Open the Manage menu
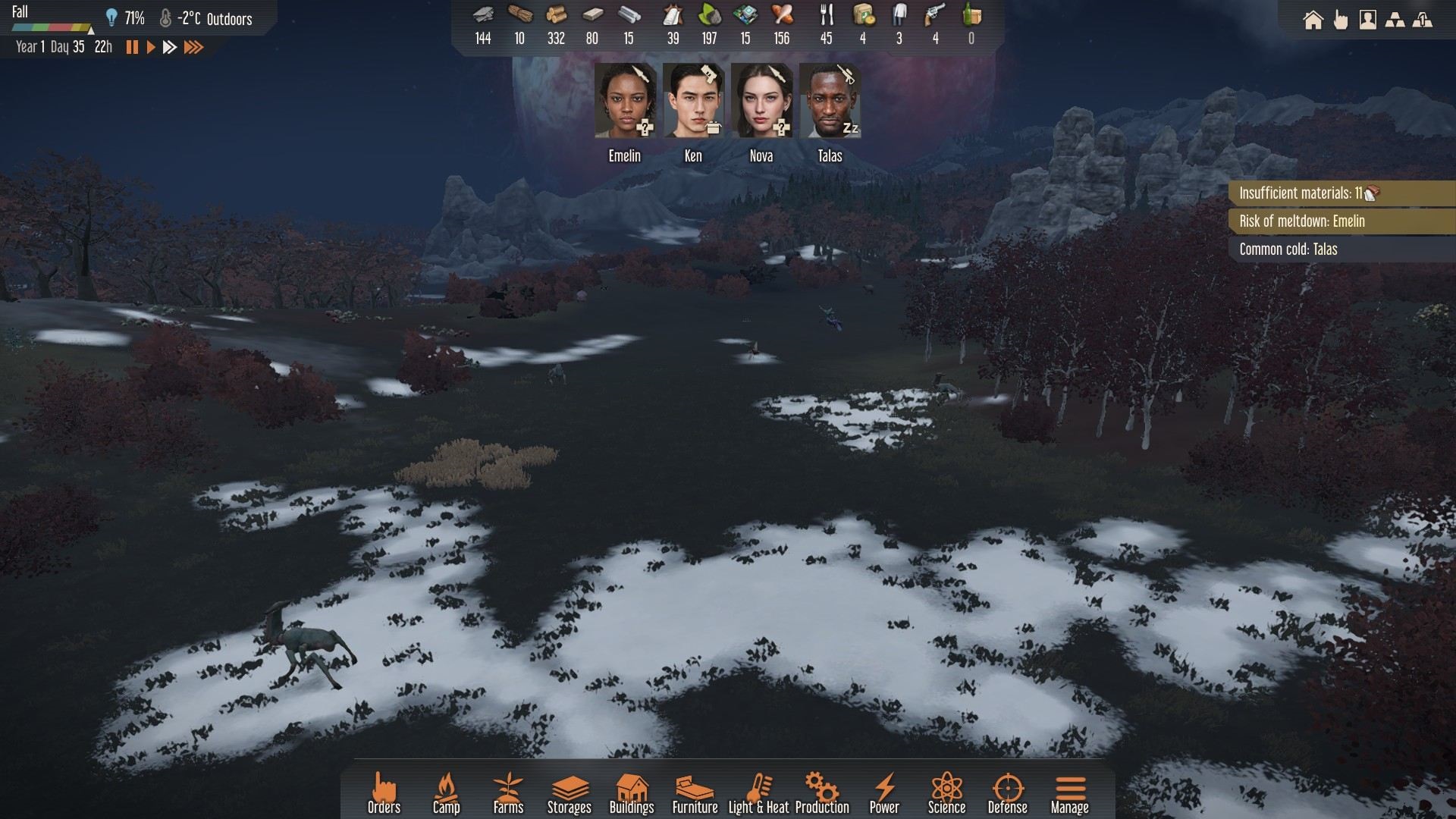The width and height of the screenshot is (1456, 819). [x=1069, y=793]
